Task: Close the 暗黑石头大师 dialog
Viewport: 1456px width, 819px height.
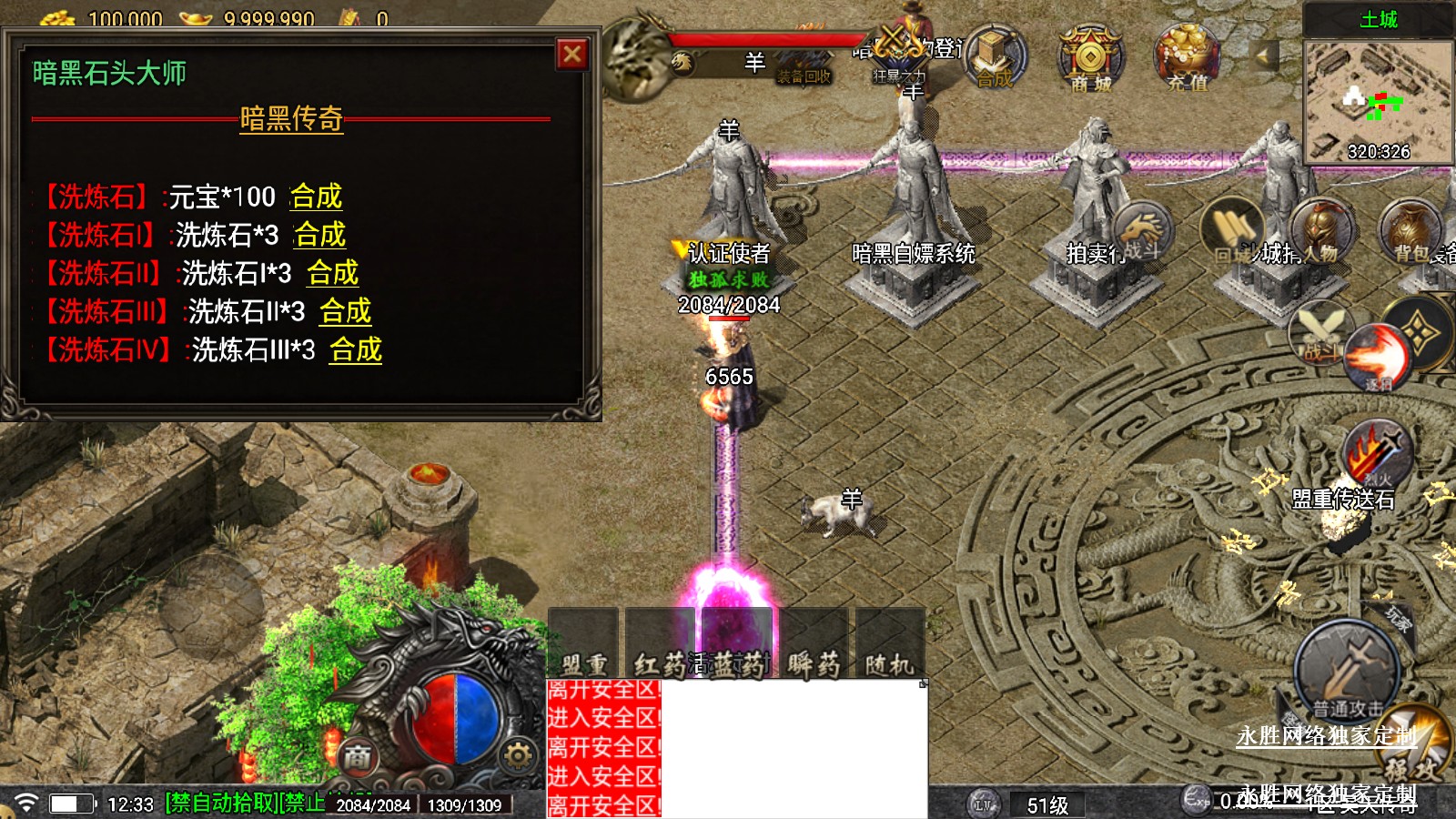Action: pos(572,55)
